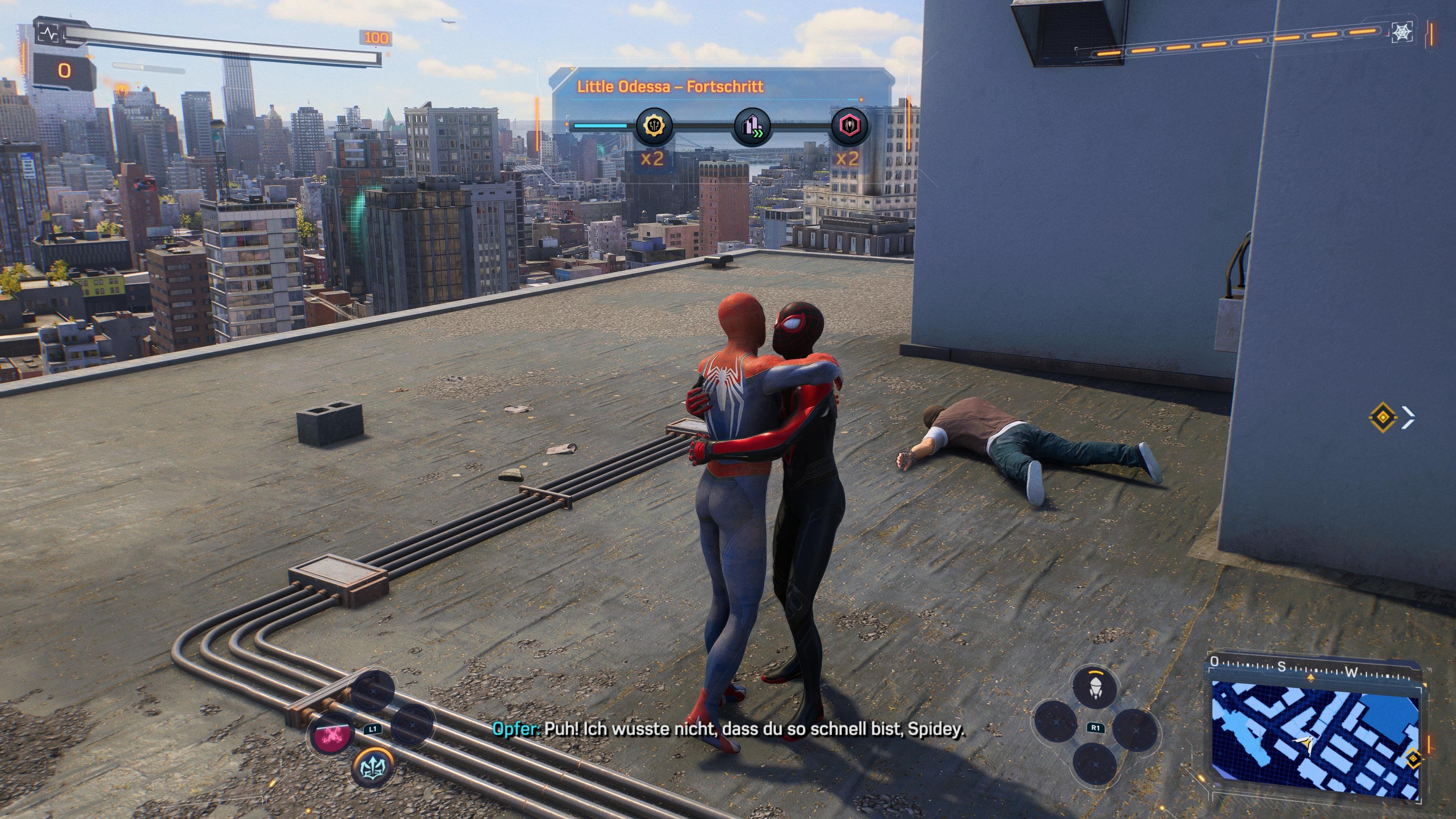Click the pink hexagonal spider token reward icon
This screenshot has width=1456, height=819.
[849, 127]
